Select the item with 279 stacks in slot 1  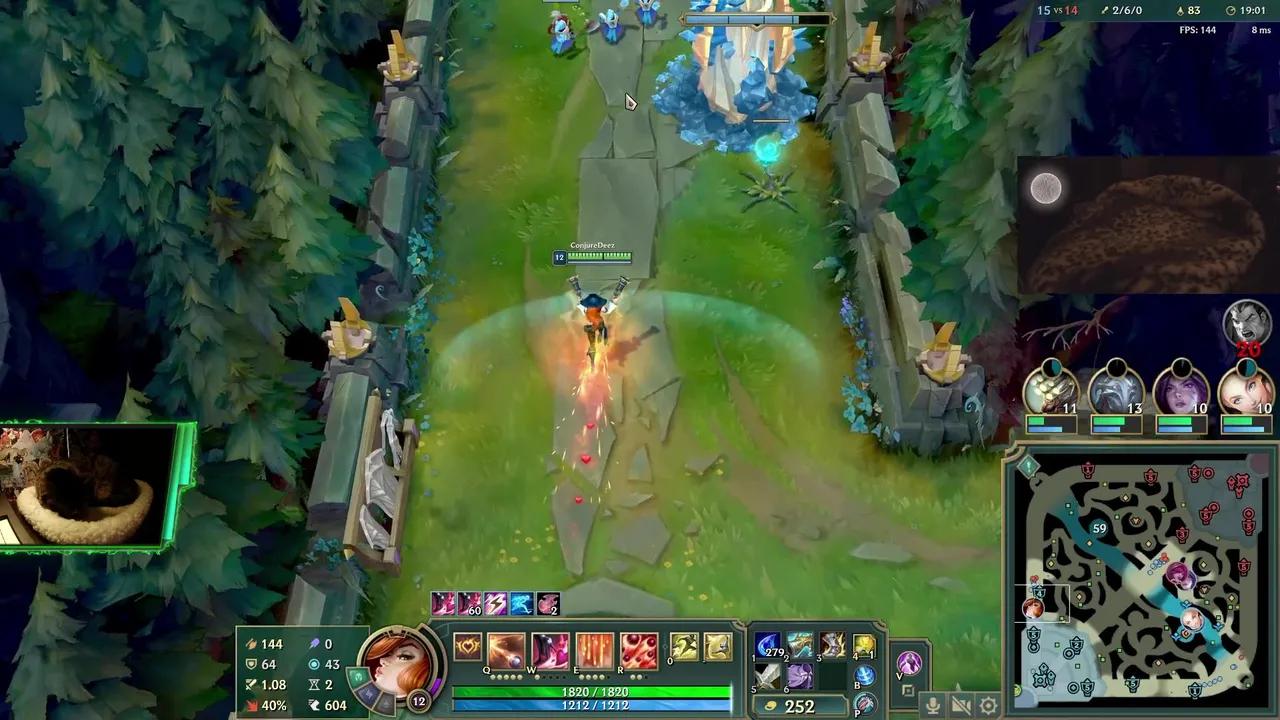[x=766, y=644]
